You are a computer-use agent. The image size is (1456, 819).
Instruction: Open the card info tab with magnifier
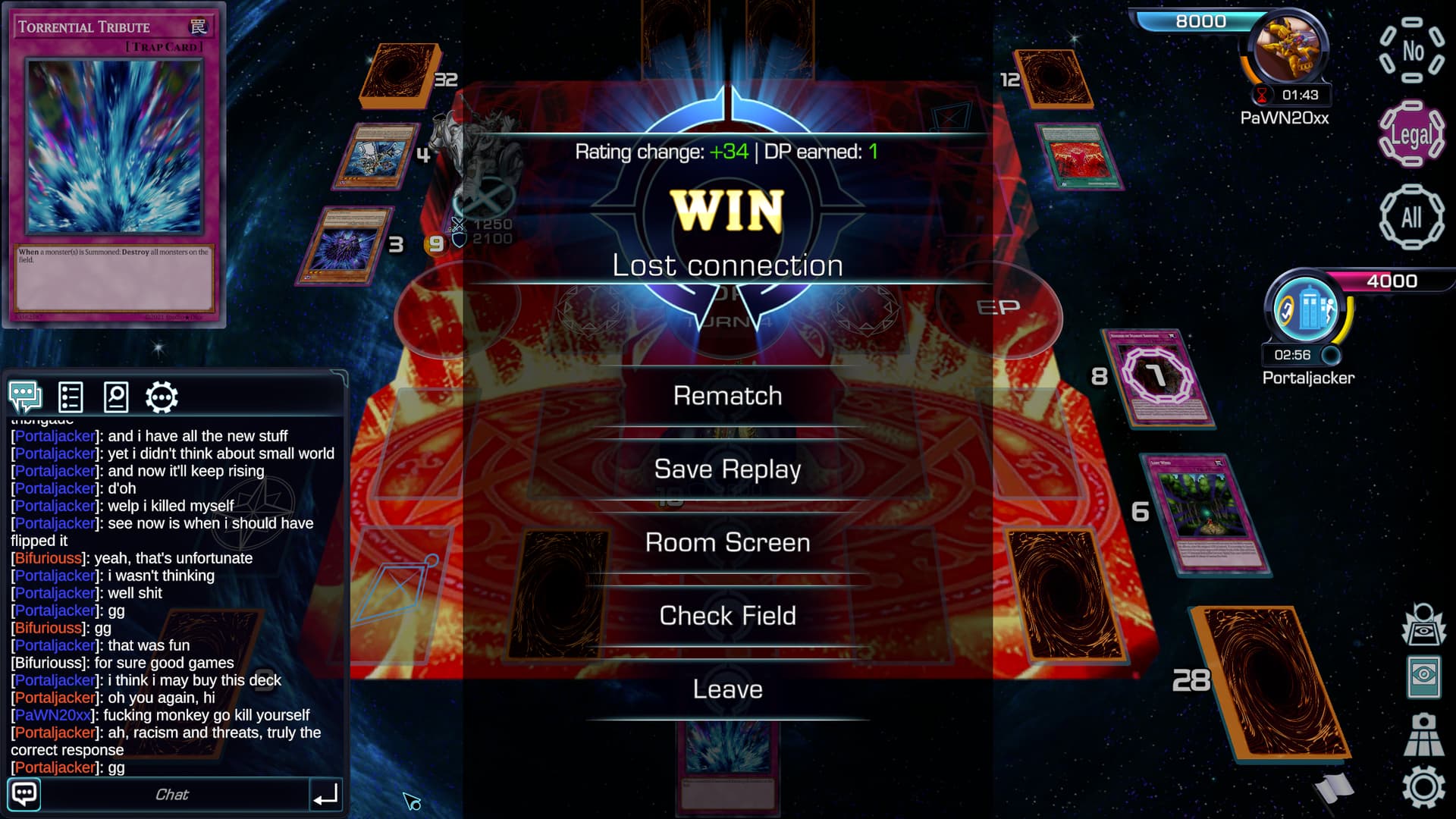(116, 397)
